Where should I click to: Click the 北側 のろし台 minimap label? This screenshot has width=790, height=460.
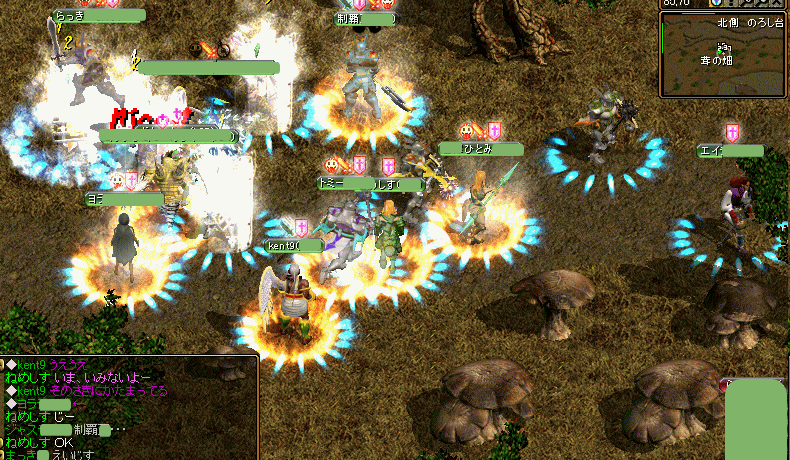(x=749, y=22)
